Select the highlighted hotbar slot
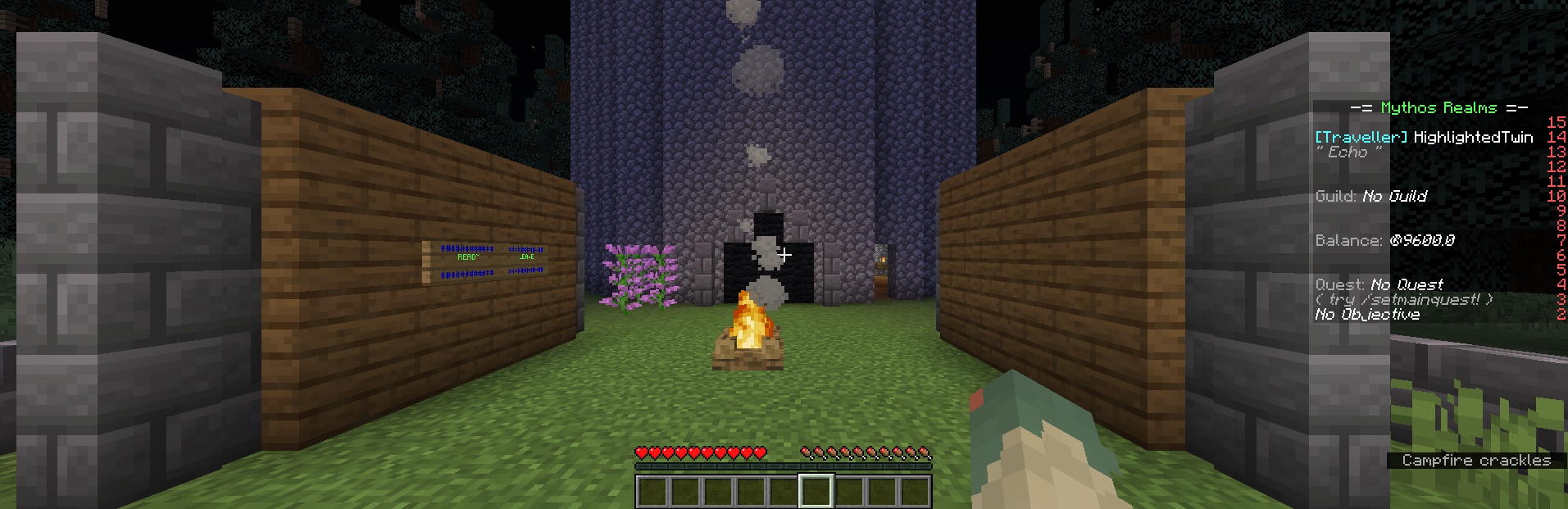 (816, 492)
